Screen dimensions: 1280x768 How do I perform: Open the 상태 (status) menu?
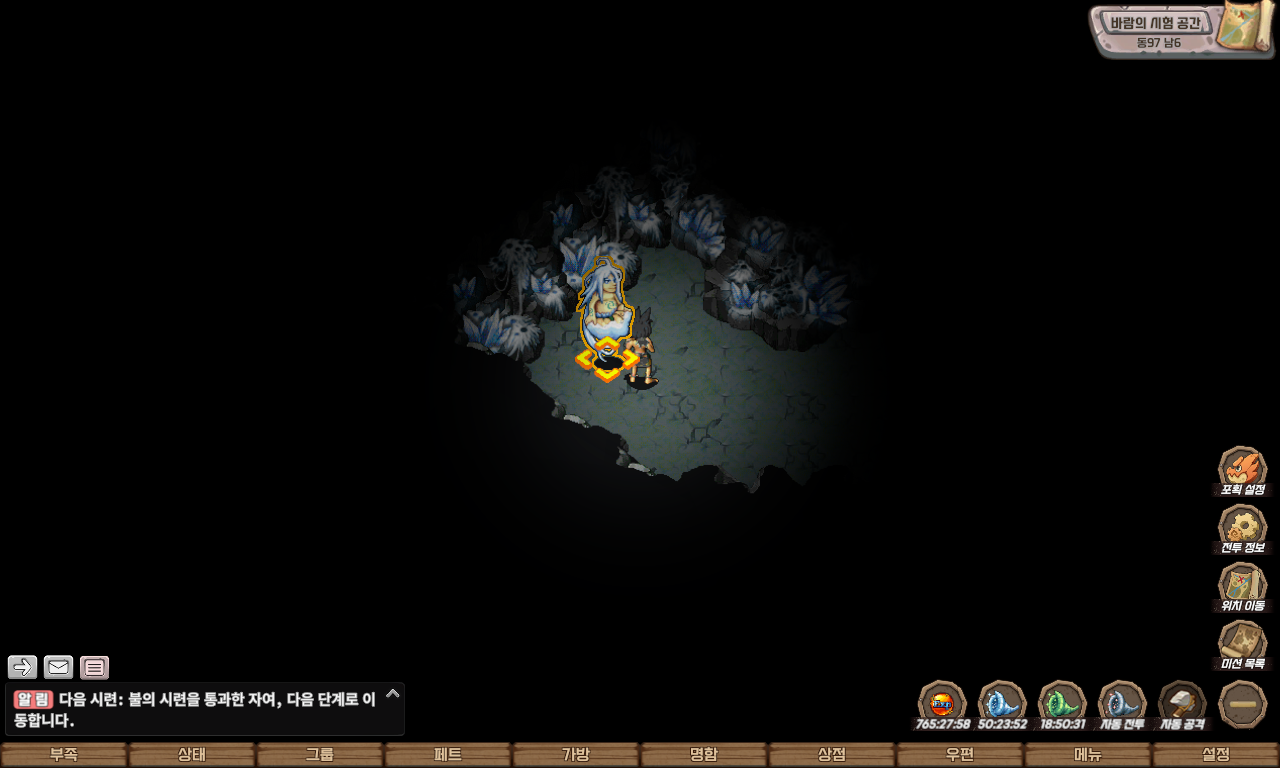[x=192, y=755]
